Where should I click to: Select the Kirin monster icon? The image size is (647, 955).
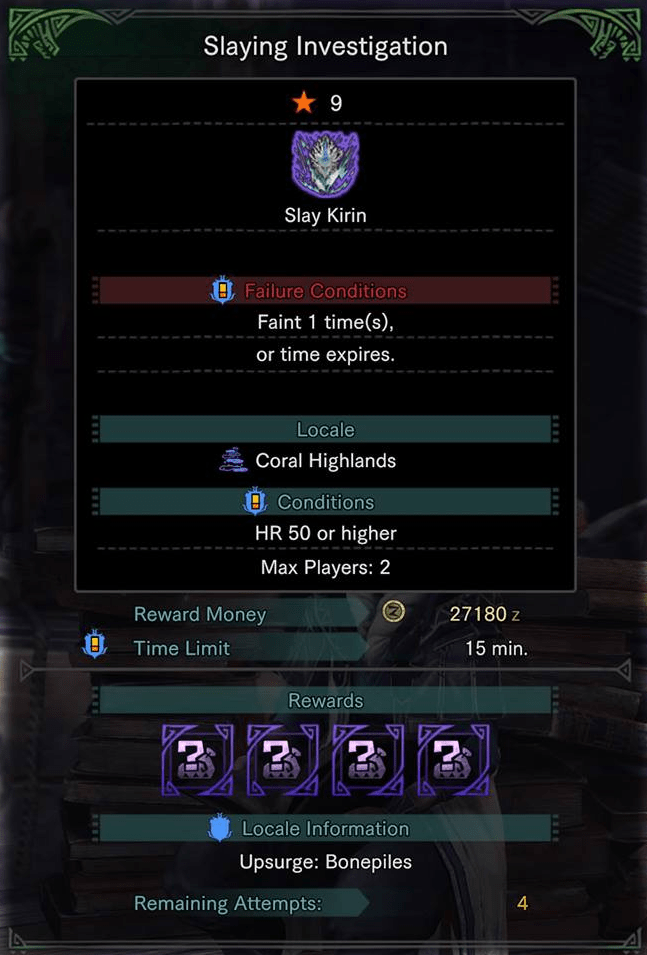325,164
